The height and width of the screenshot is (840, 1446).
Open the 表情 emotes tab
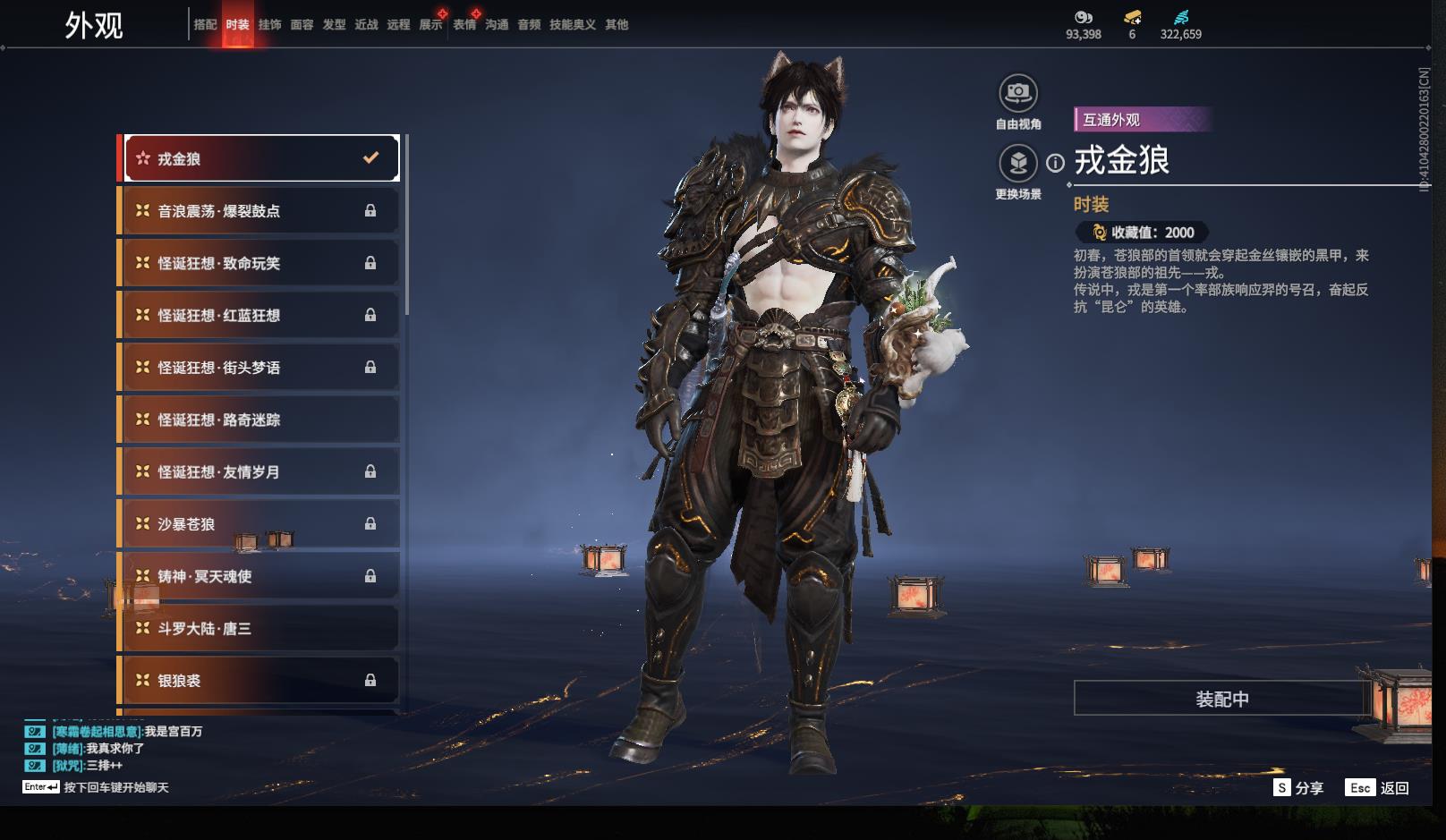point(464,25)
